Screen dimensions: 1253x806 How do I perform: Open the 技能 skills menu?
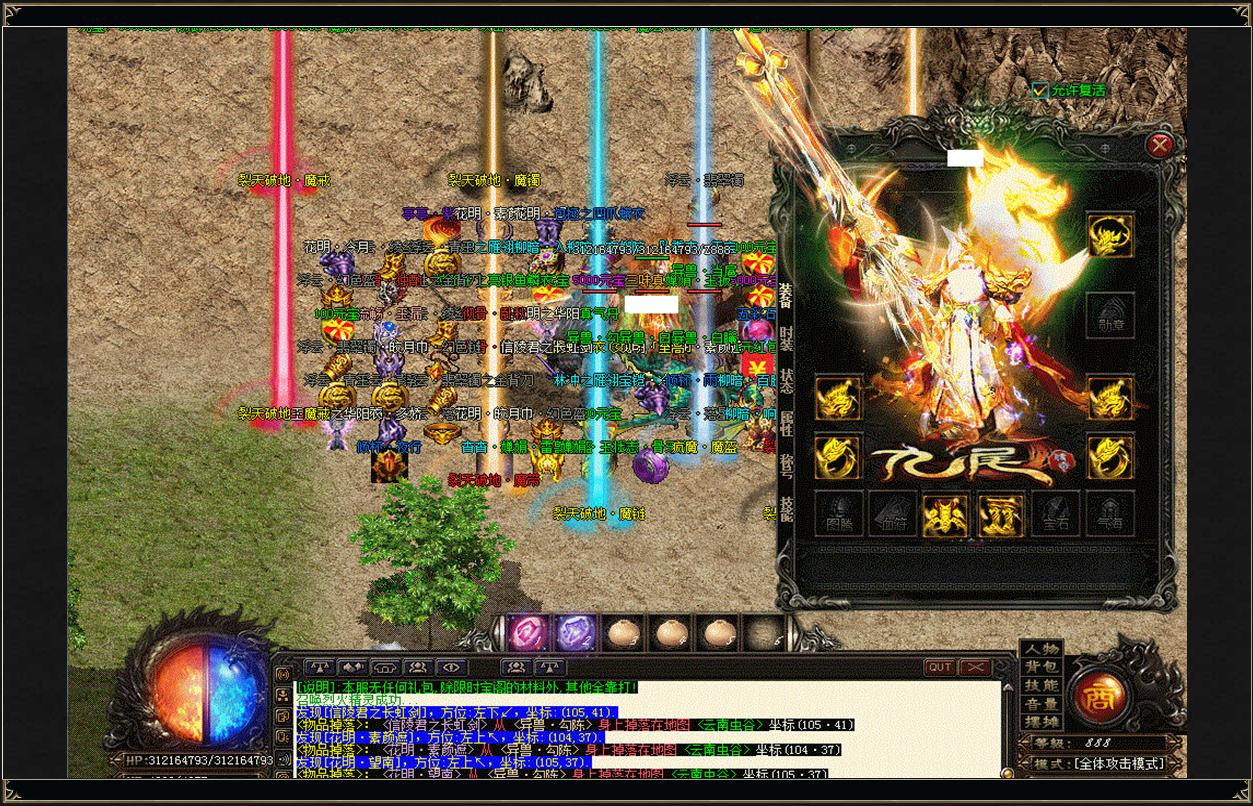1041,685
